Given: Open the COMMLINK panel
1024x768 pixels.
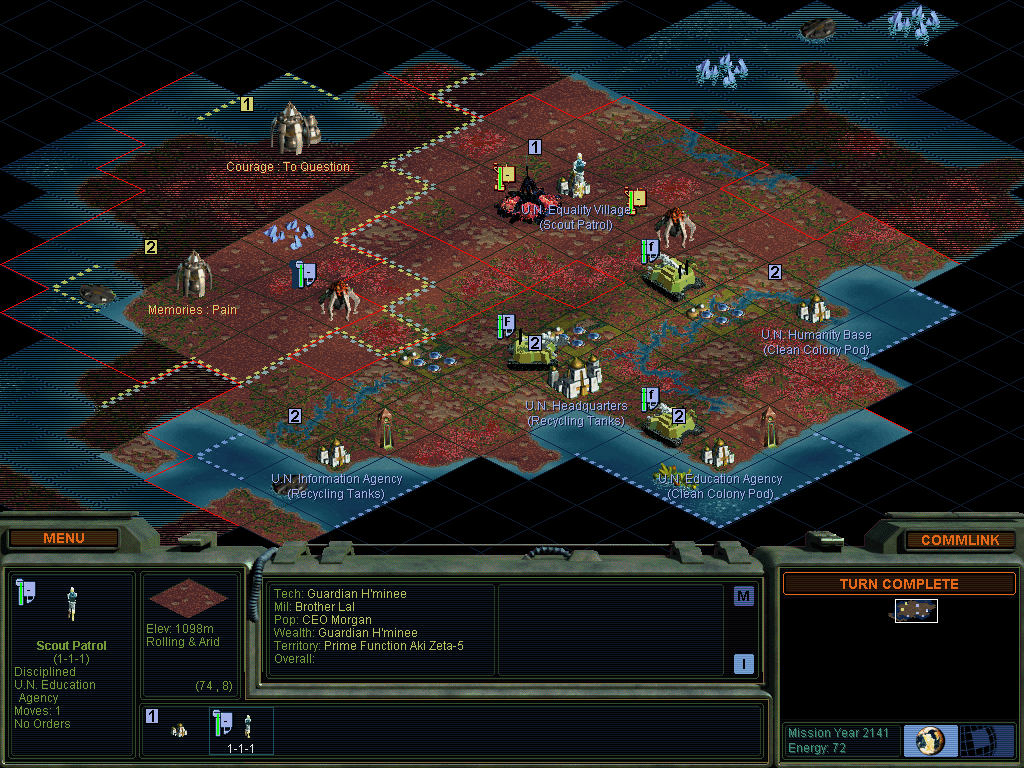Looking at the screenshot, I should pyautogui.click(x=959, y=540).
